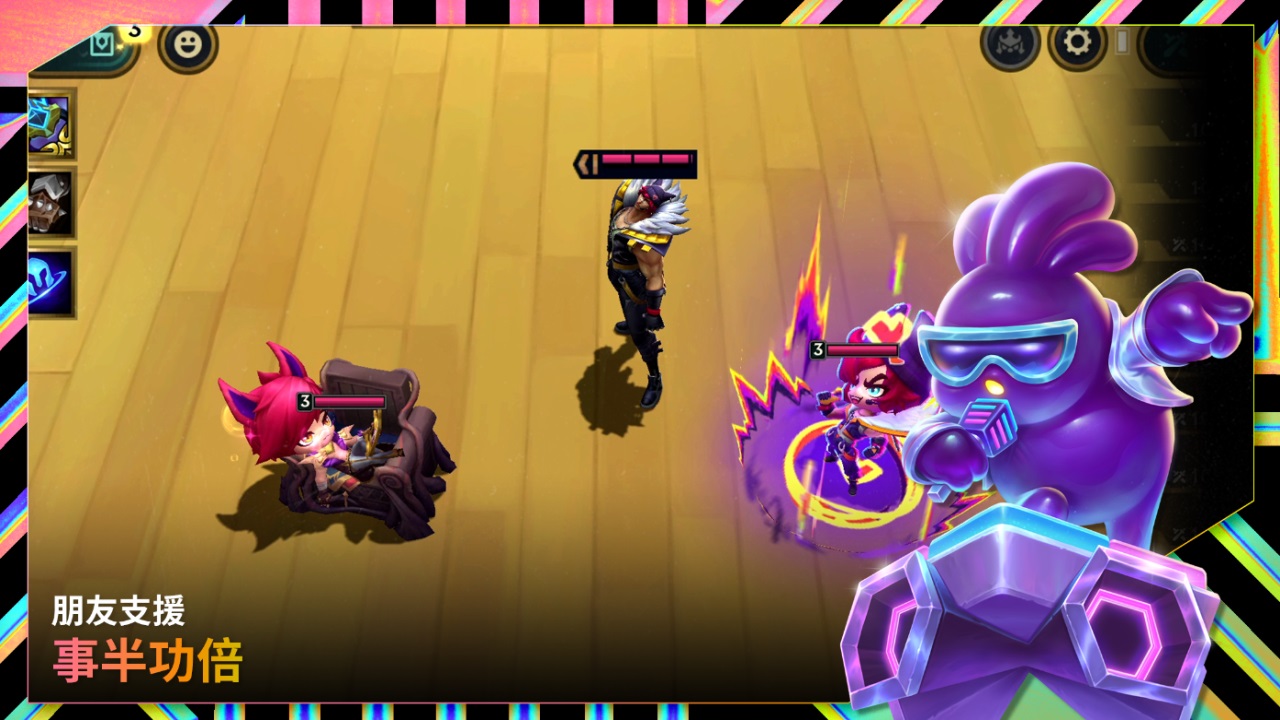
Task: Open the emote smiley face button
Action: click(x=187, y=45)
